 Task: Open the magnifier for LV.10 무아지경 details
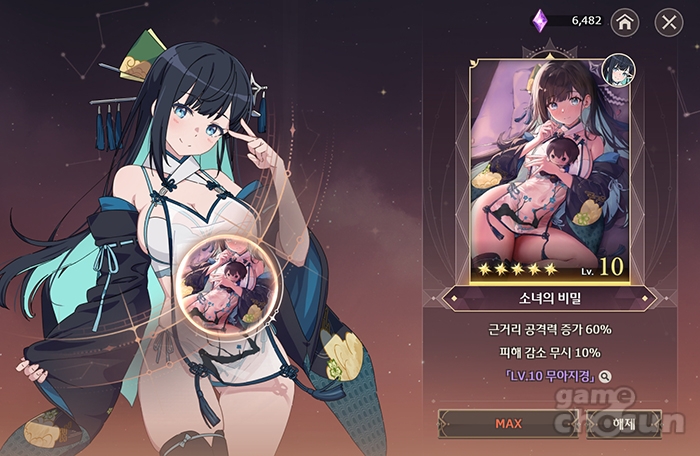pyautogui.click(x=605, y=376)
